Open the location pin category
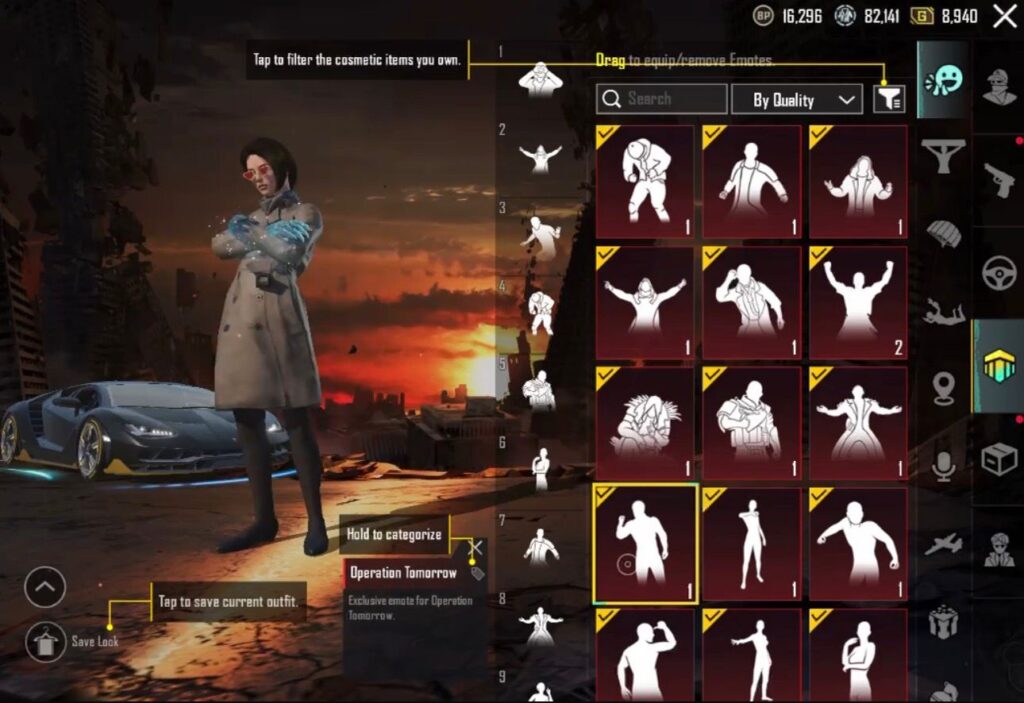The image size is (1024, 703). pos(942,387)
